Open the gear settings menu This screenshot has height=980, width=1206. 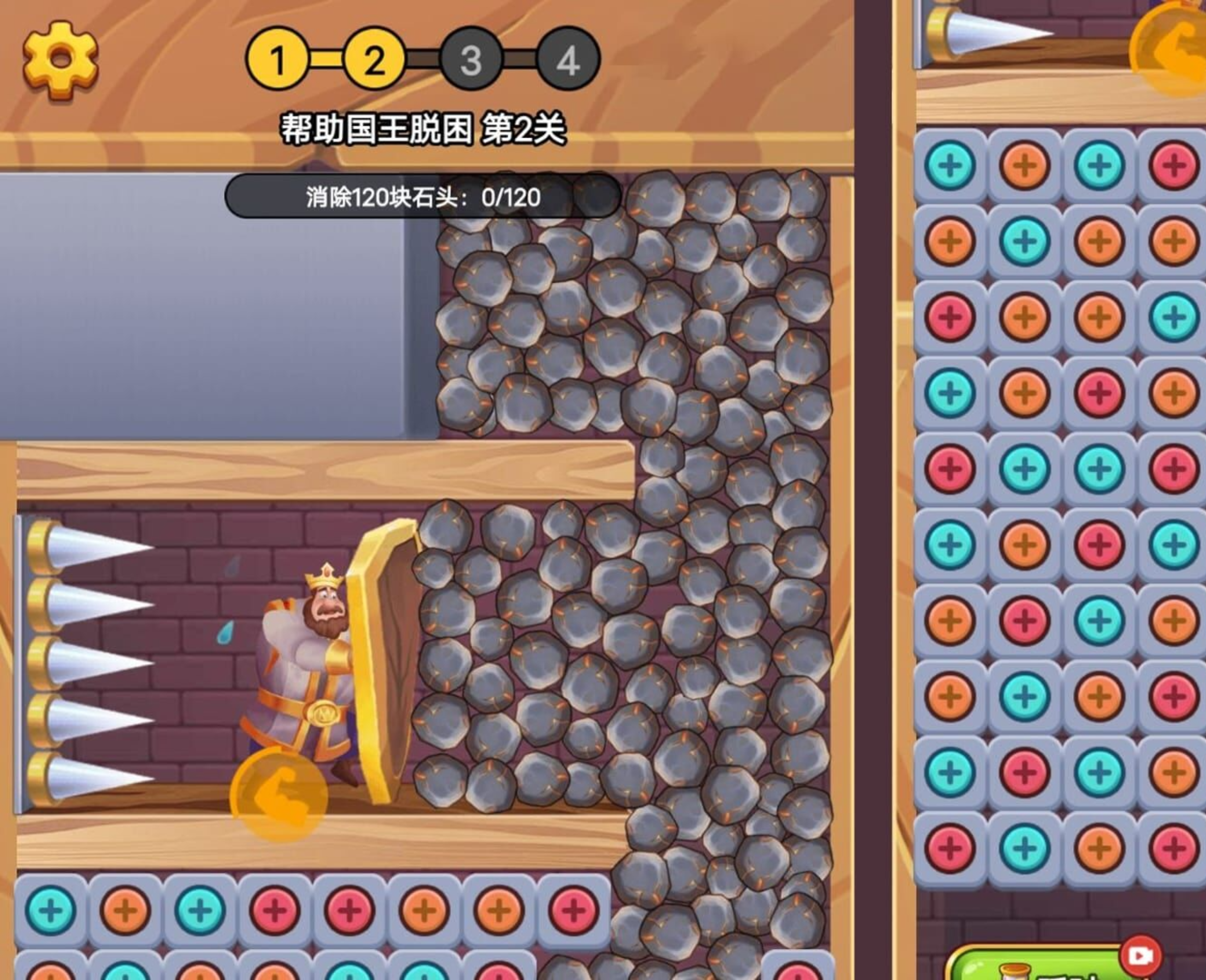60,59
